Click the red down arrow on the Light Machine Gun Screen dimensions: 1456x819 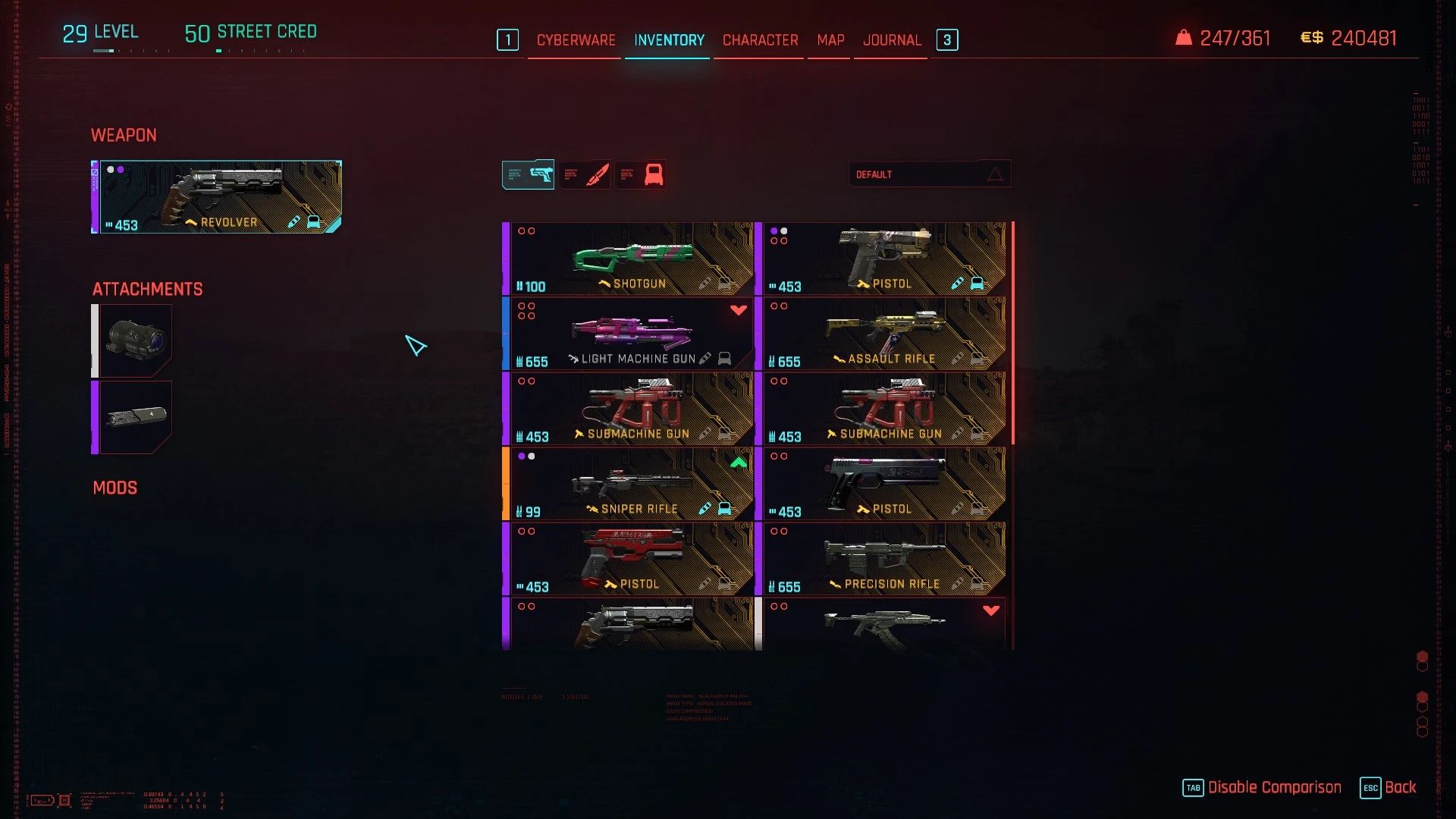pyautogui.click(x=737, y=309)
